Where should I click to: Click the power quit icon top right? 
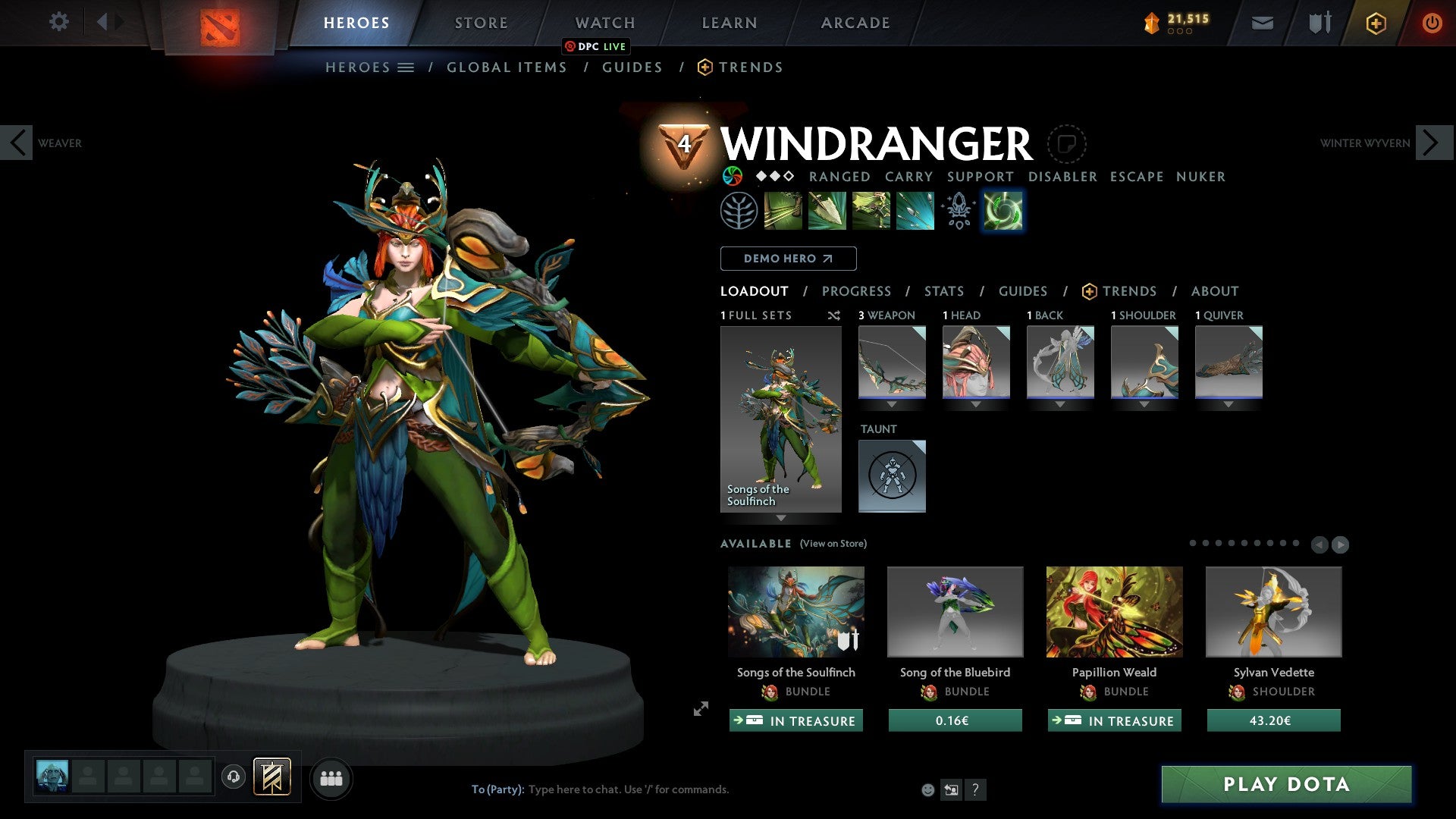[x=1432, y=23]
